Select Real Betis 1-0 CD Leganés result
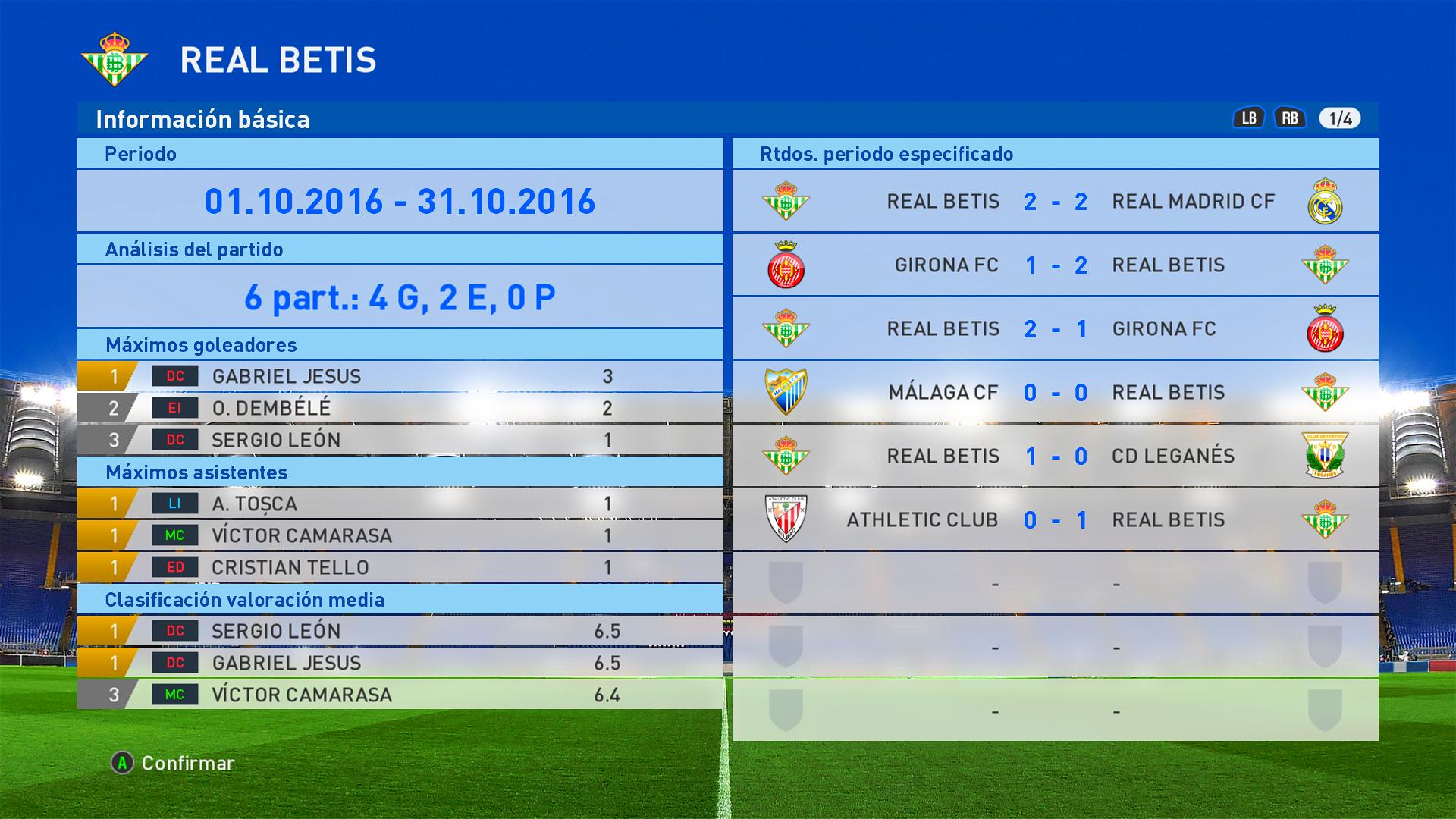 pyautogui.click(x=1055, y=456)
